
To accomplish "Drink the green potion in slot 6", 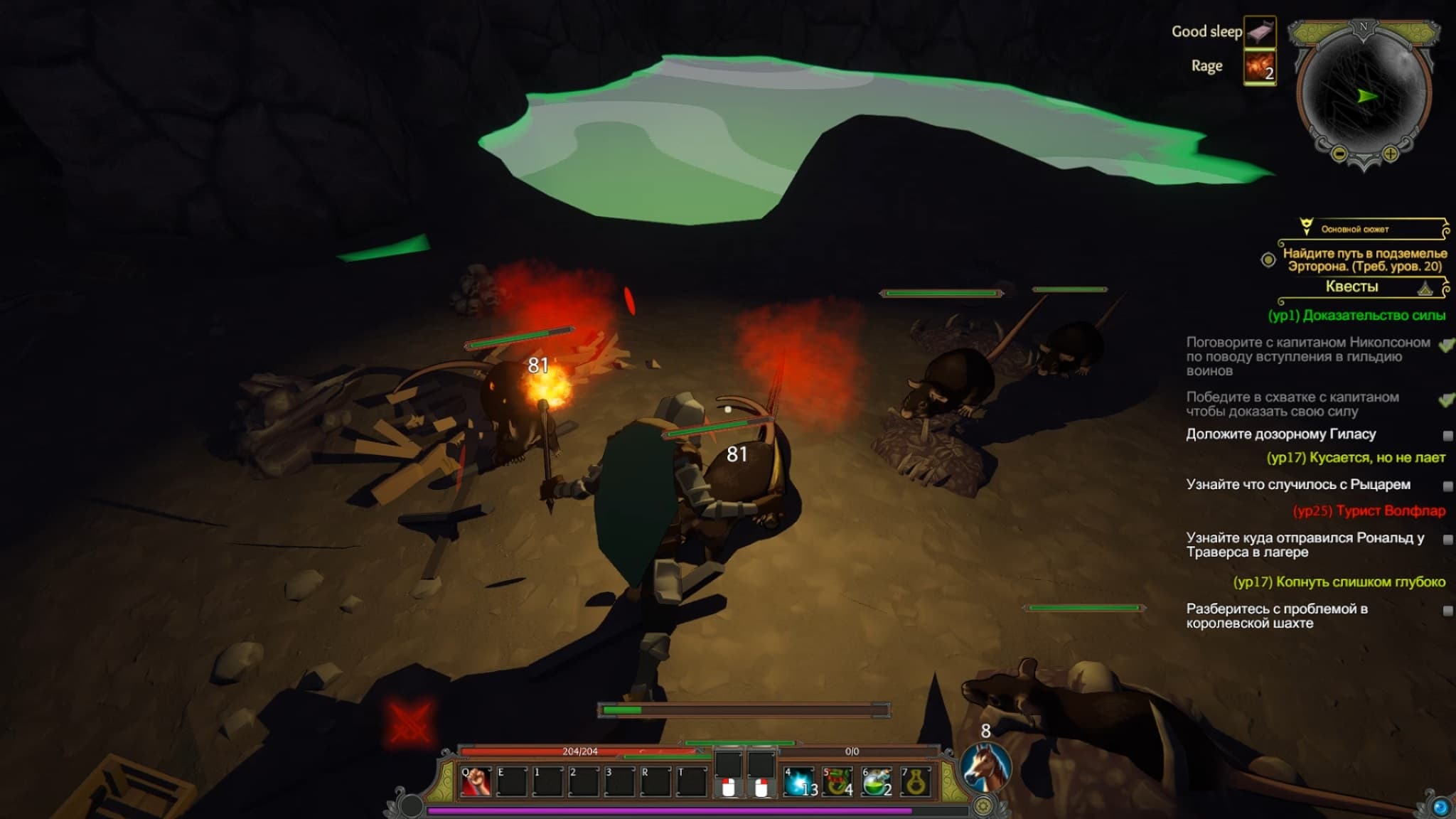I will (x=877, y=782).
